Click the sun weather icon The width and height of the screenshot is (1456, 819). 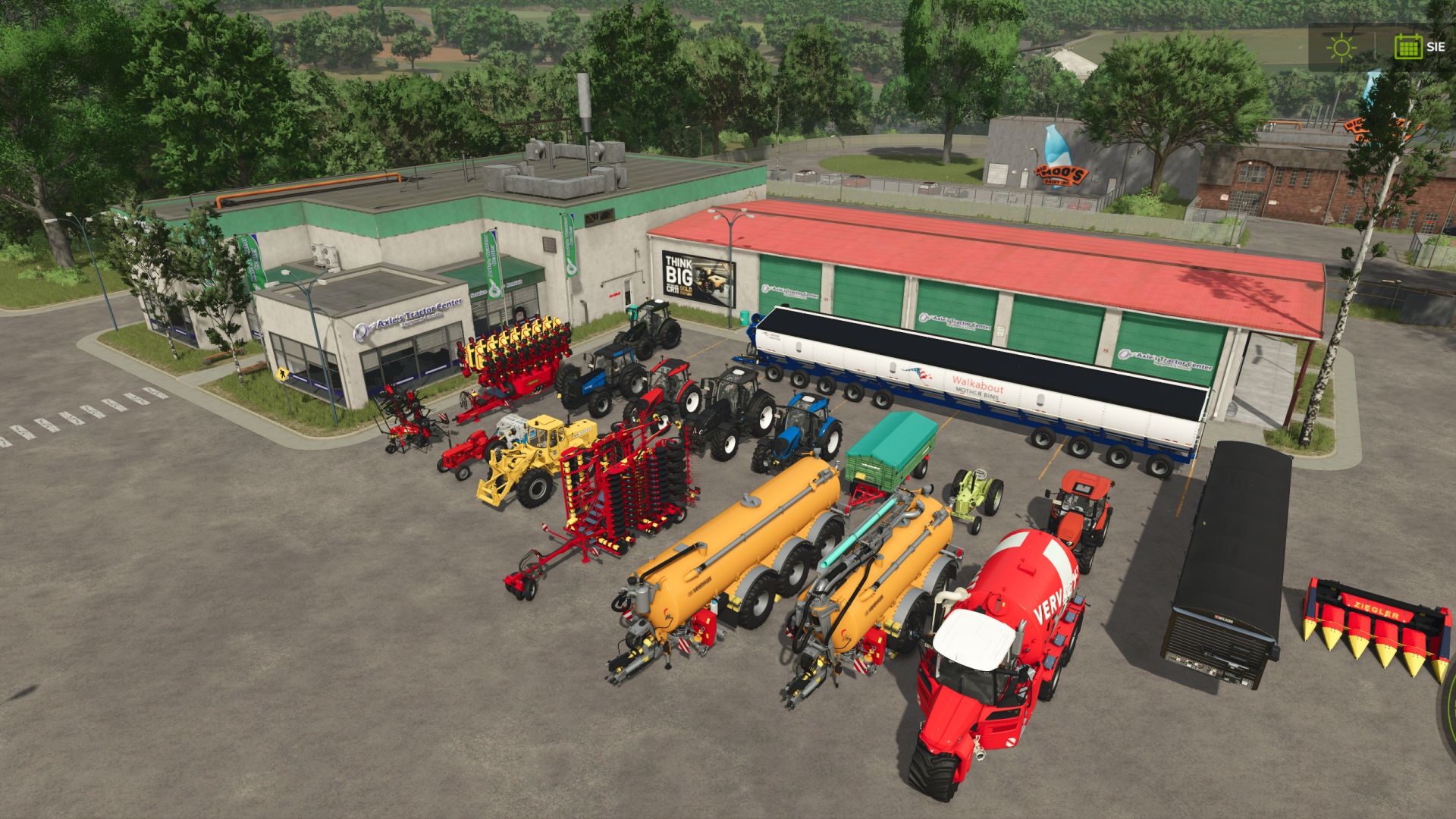pos(1341,47)
